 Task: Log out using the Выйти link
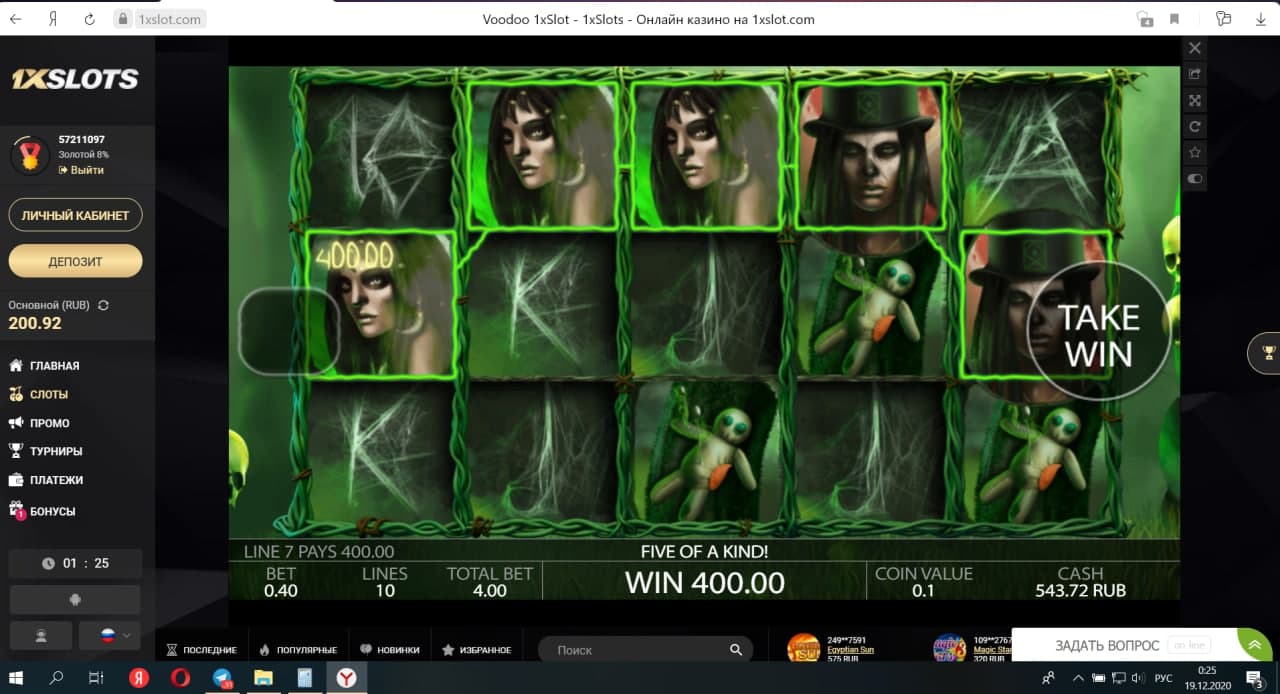coord(86,170)
